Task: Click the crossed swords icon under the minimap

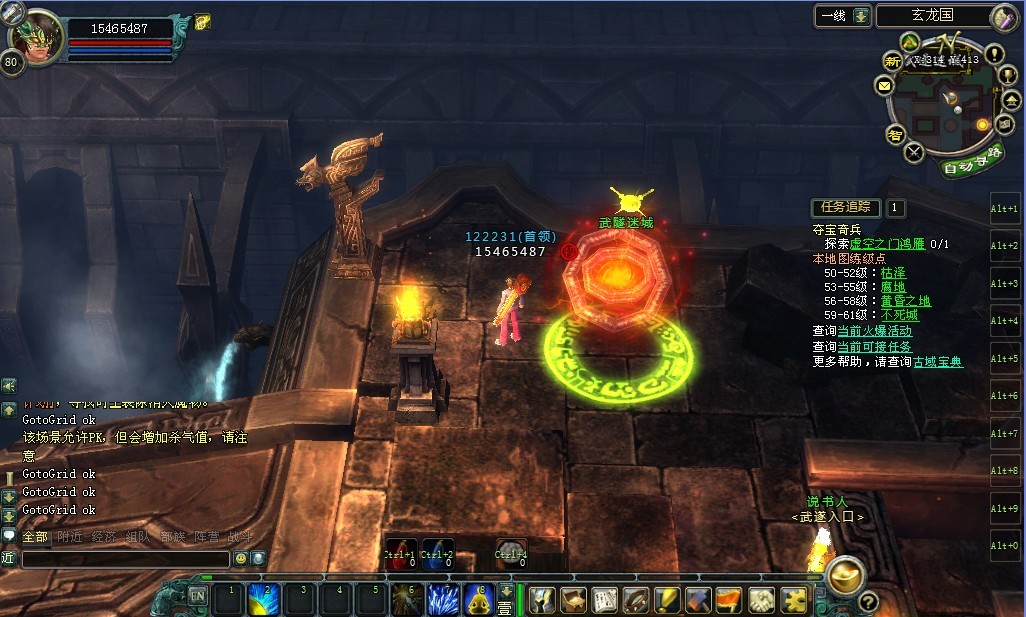Action: [x=914, y=153]
